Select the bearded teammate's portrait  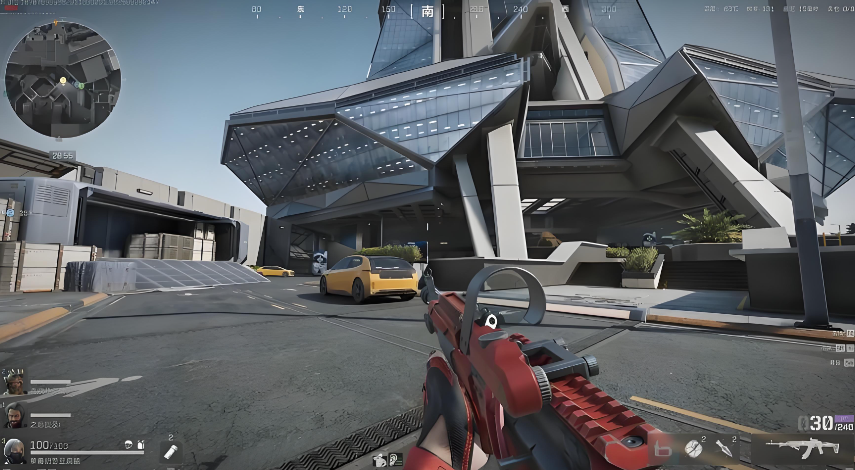pyautogui.click(x=14, y=415)
